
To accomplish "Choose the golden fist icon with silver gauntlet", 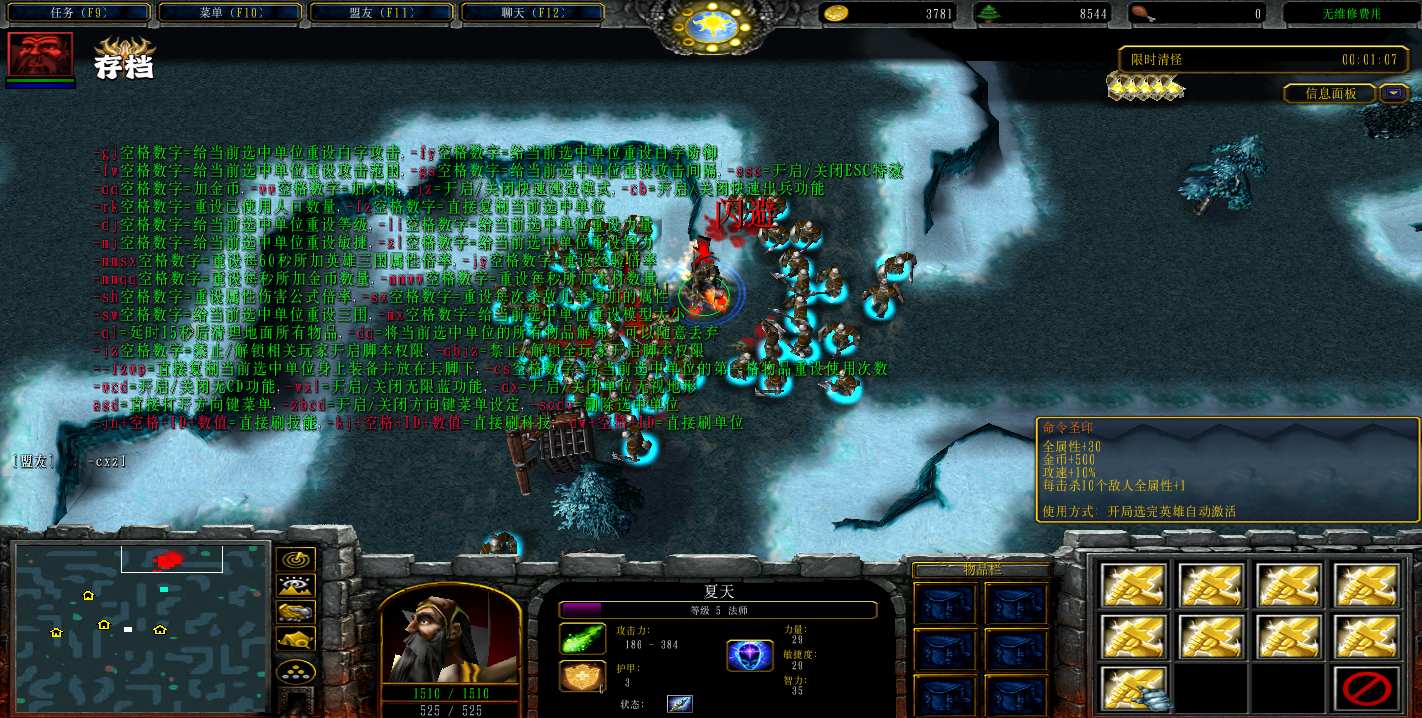I will coord(1134,688).
